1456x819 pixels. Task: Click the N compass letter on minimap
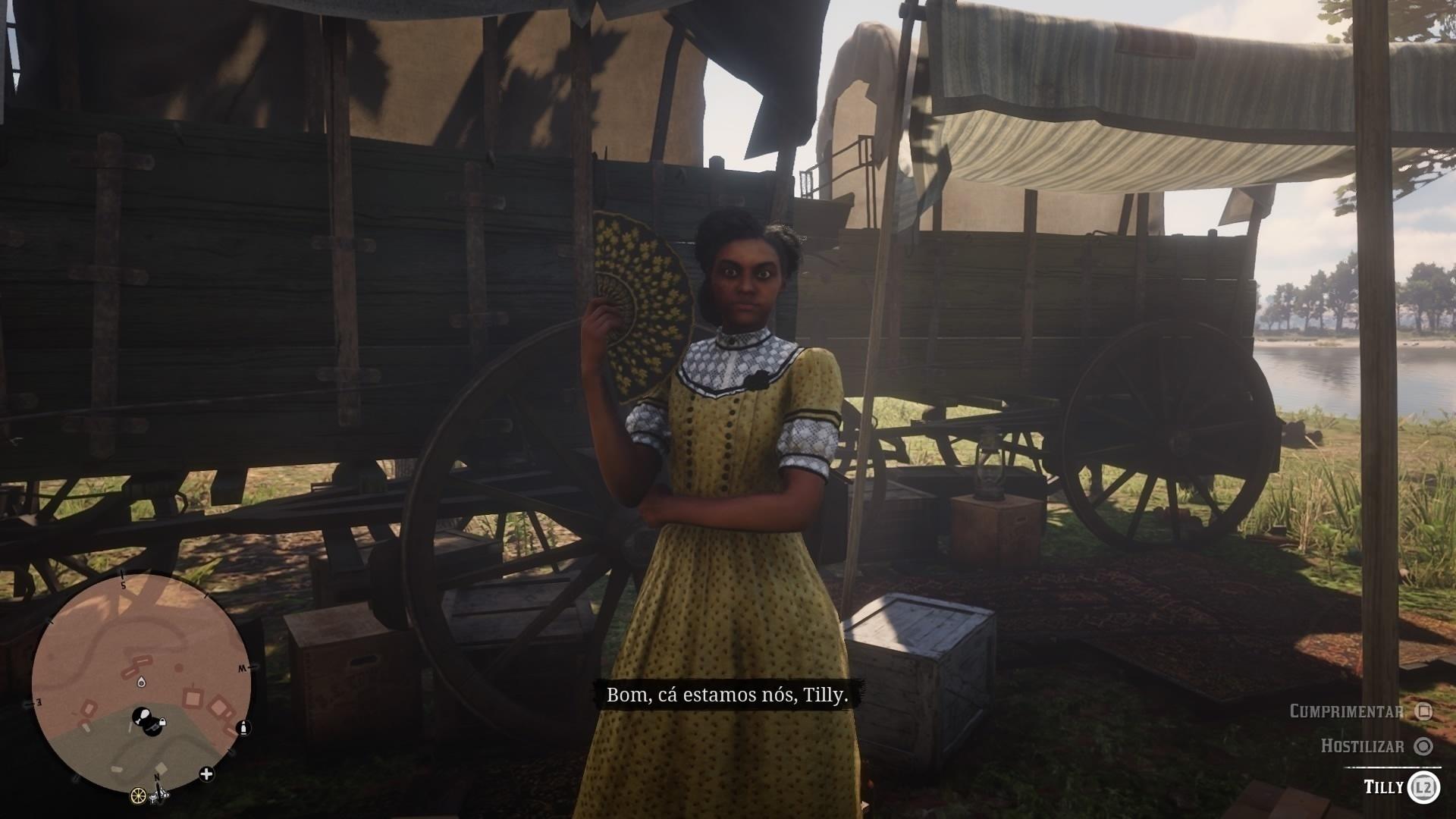tap(157, 778)
